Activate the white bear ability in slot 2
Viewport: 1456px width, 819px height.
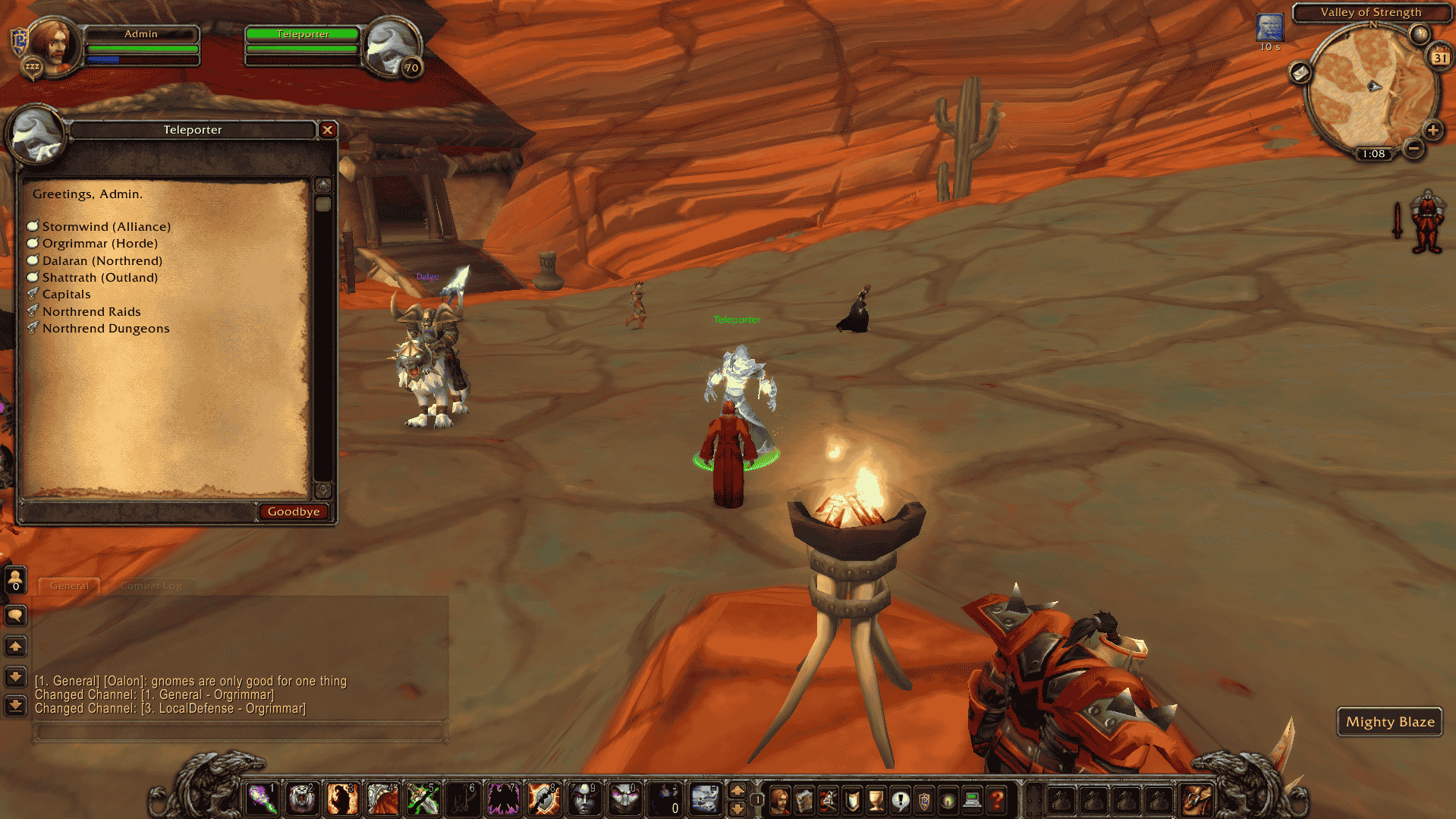tap(302, 799)
